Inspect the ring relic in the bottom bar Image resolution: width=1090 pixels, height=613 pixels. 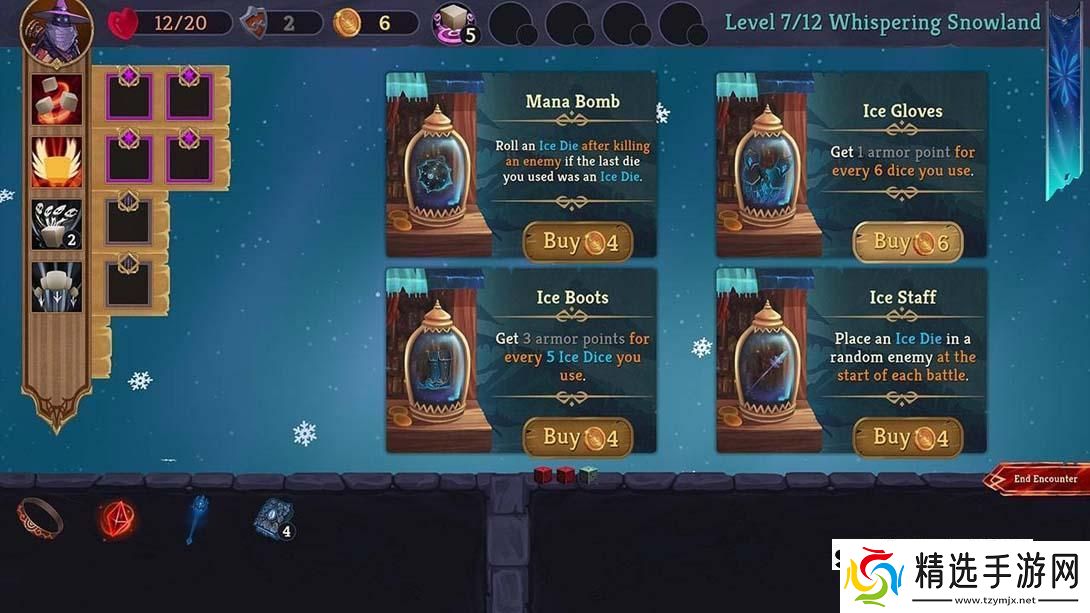tap(40, 517)
